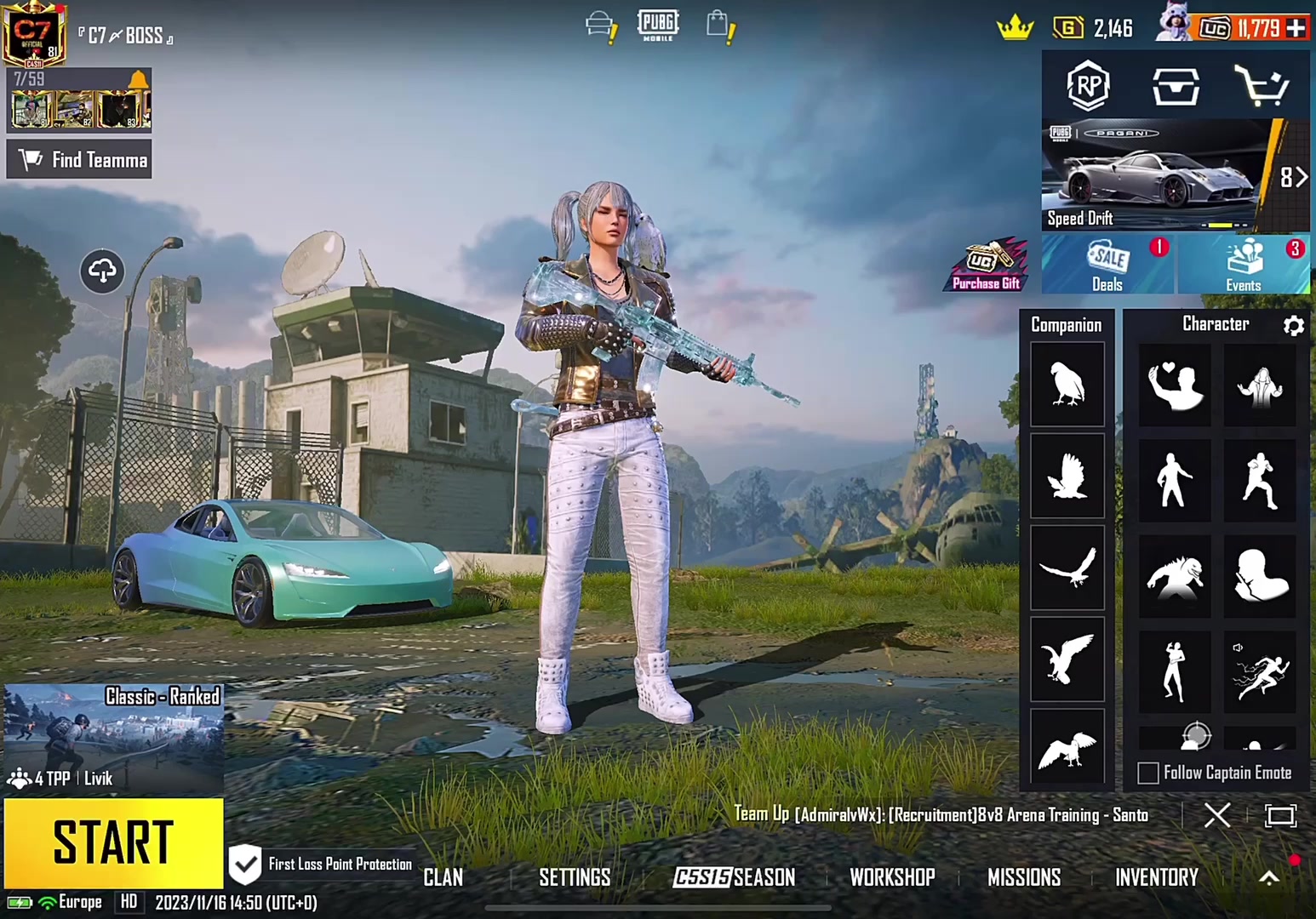Viewport: 1316px width, 919px height.
Task: Open Settings from the bottom bar
Action: 575,877
